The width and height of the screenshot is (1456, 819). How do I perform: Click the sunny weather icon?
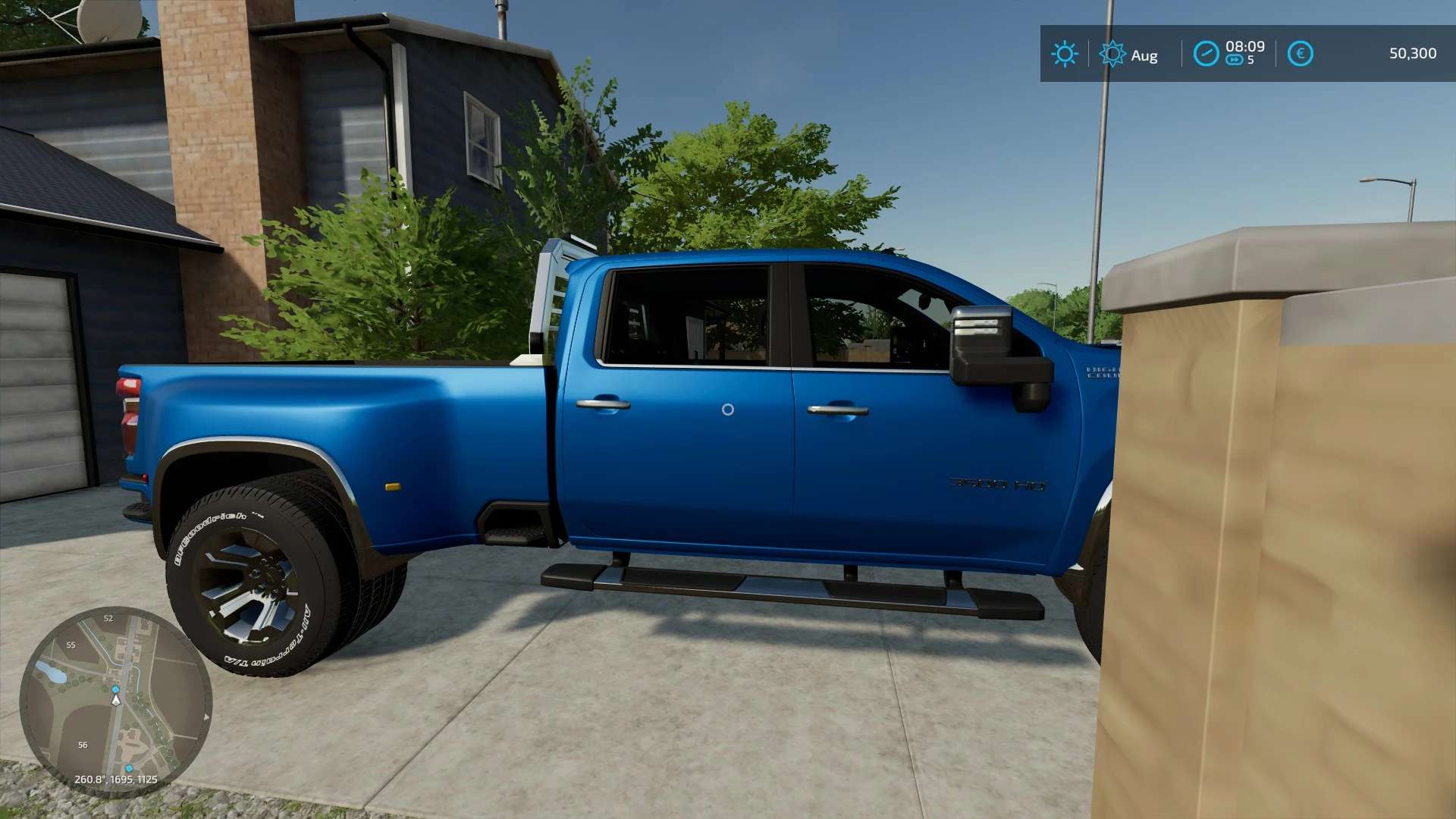click(x=1064, y=54)
